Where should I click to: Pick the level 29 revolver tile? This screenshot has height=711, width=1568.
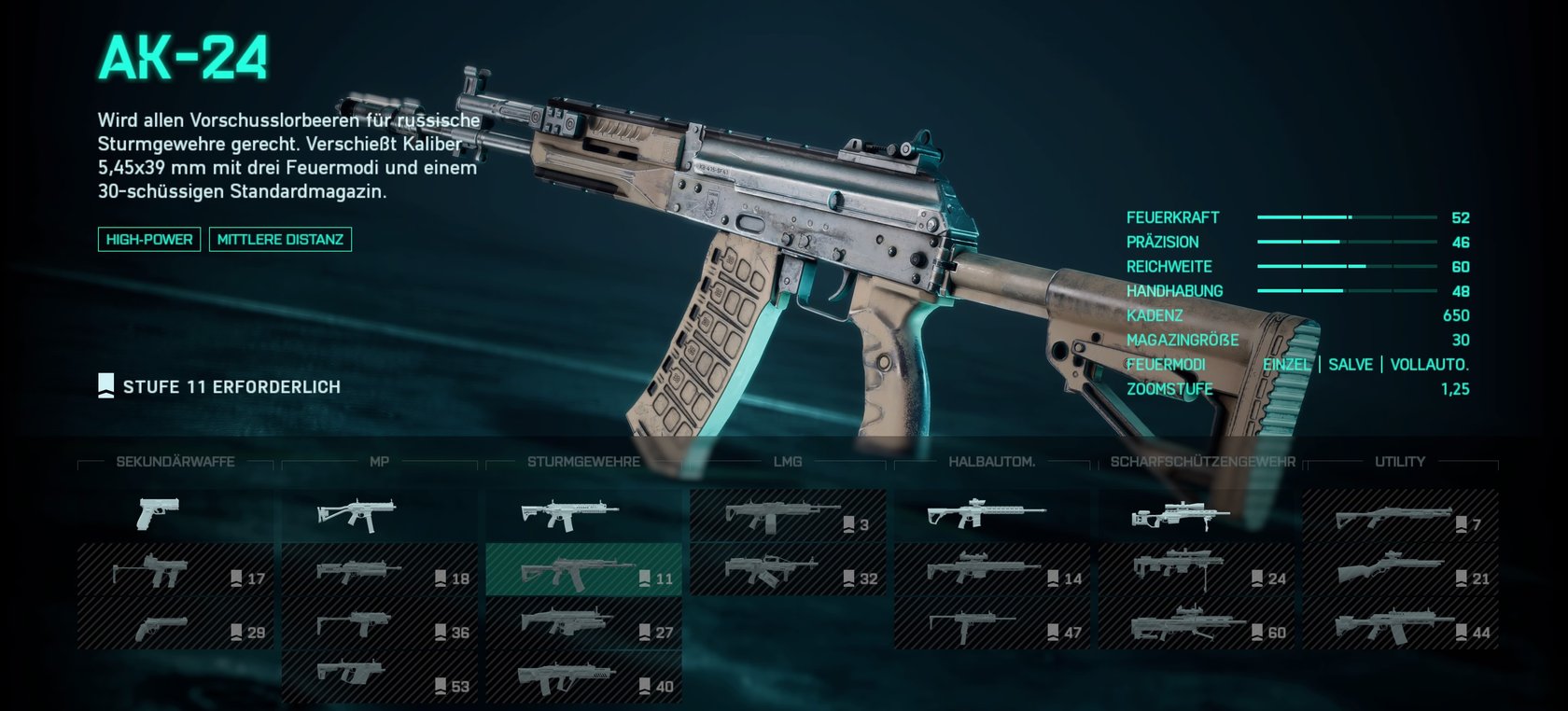pos(175,623)
